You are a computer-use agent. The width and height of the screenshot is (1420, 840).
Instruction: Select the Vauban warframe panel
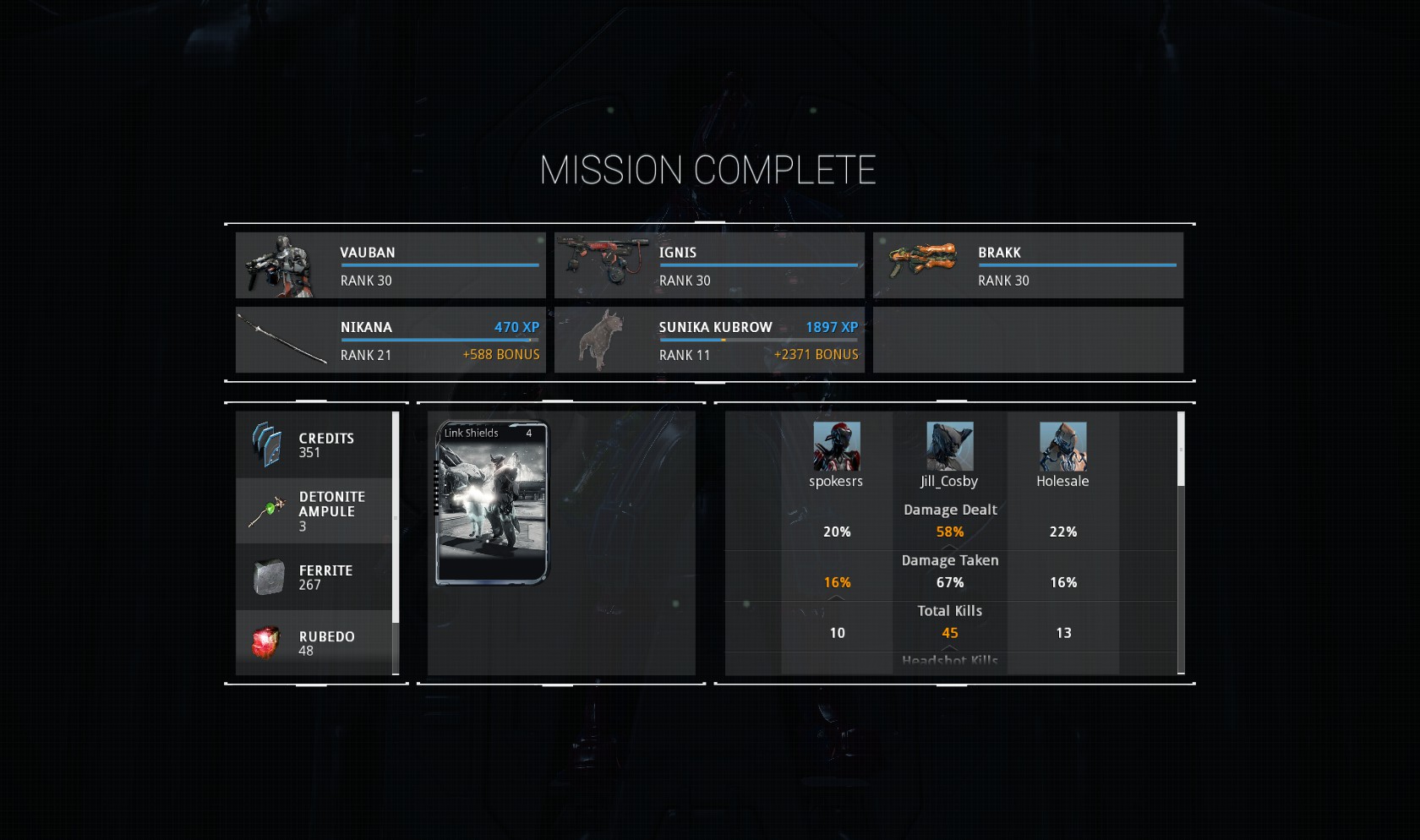click(x=390, y=265)
